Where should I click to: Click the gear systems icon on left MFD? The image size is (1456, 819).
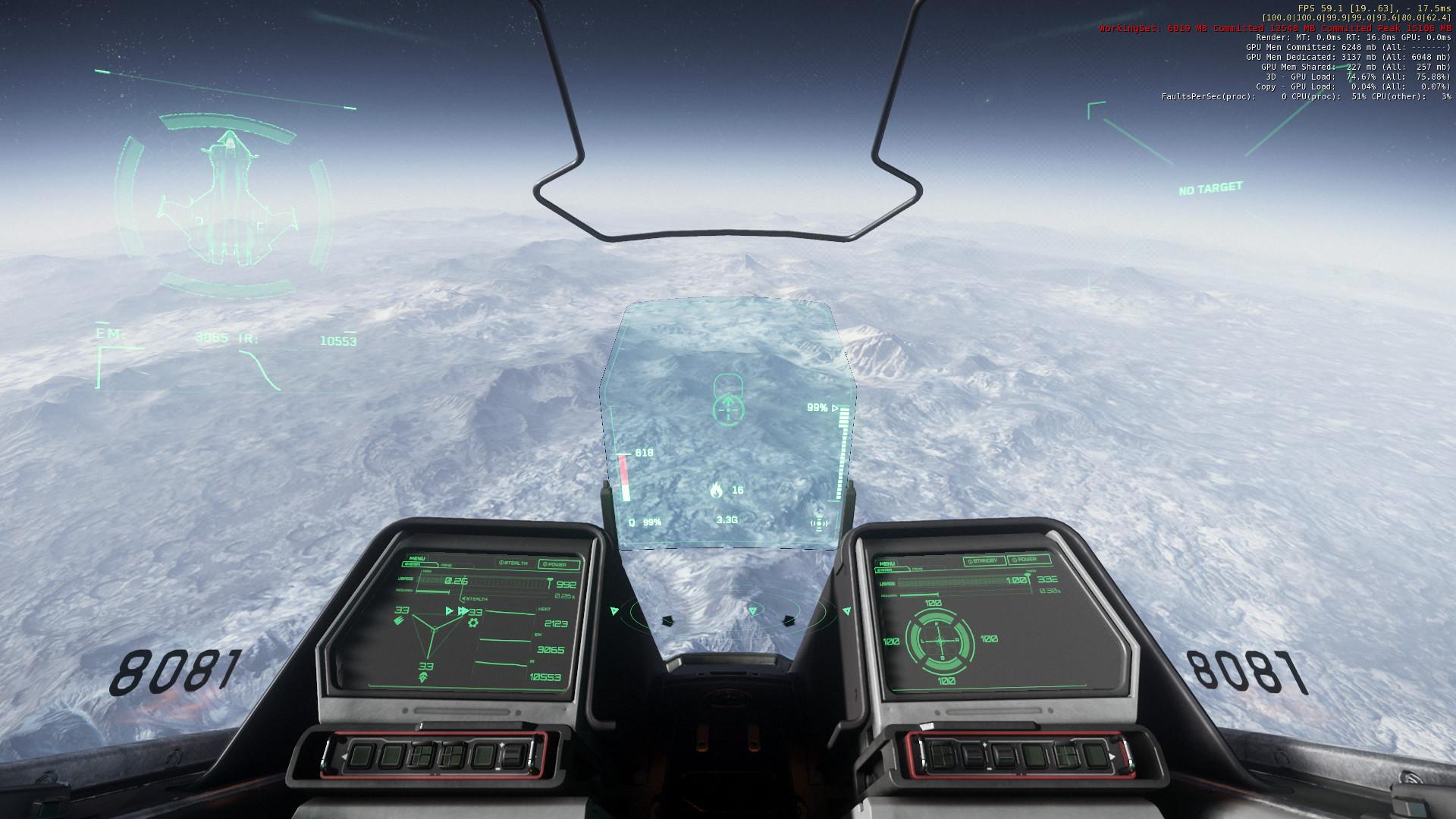472,623
